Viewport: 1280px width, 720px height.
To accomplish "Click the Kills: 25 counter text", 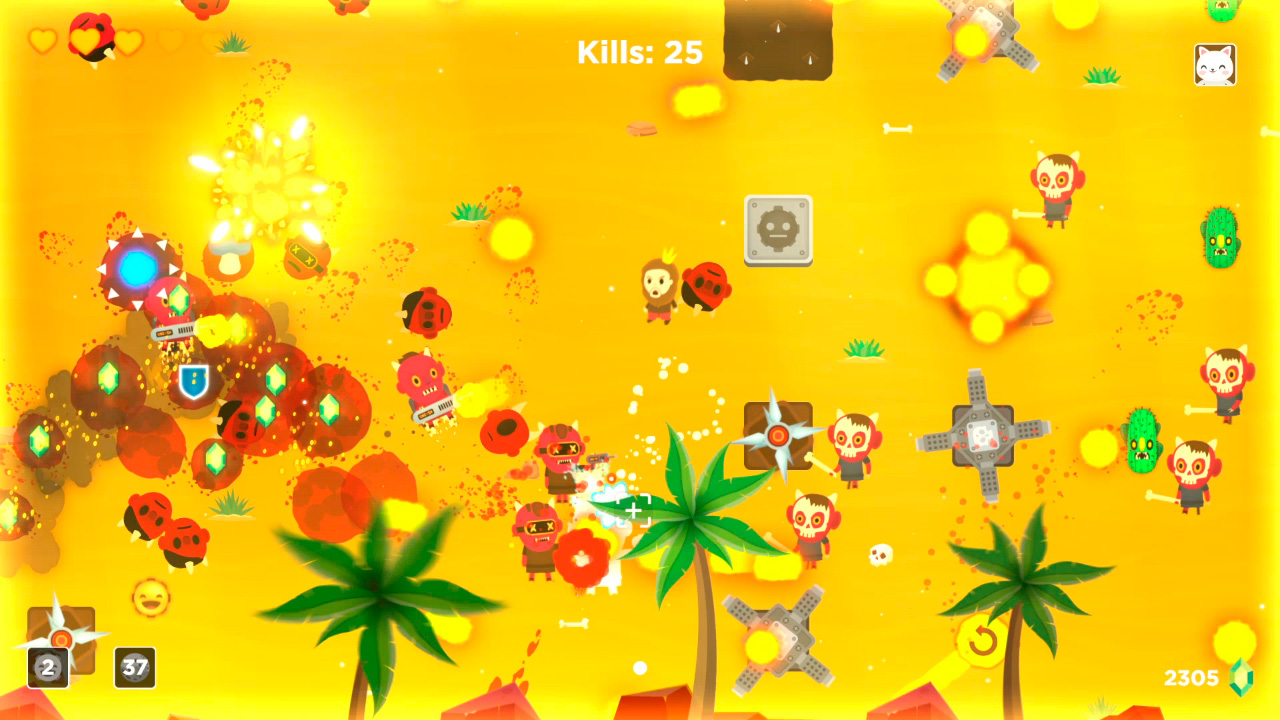I will pyautogui.click(x=639, y=51).
